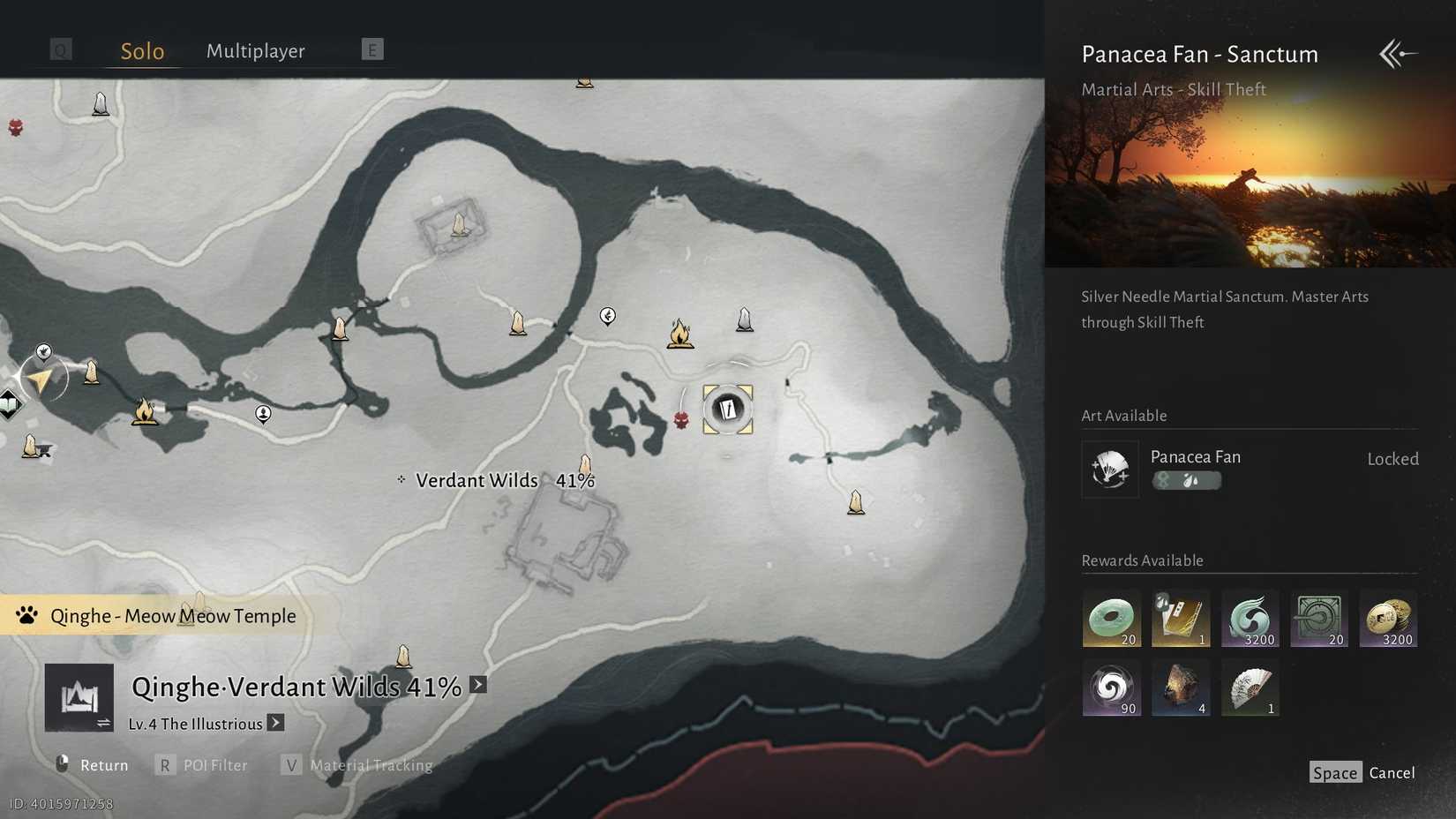This screenshot has height=819, width=1456.
Task: Click the Cancel button
Action: coord(1392,772)
